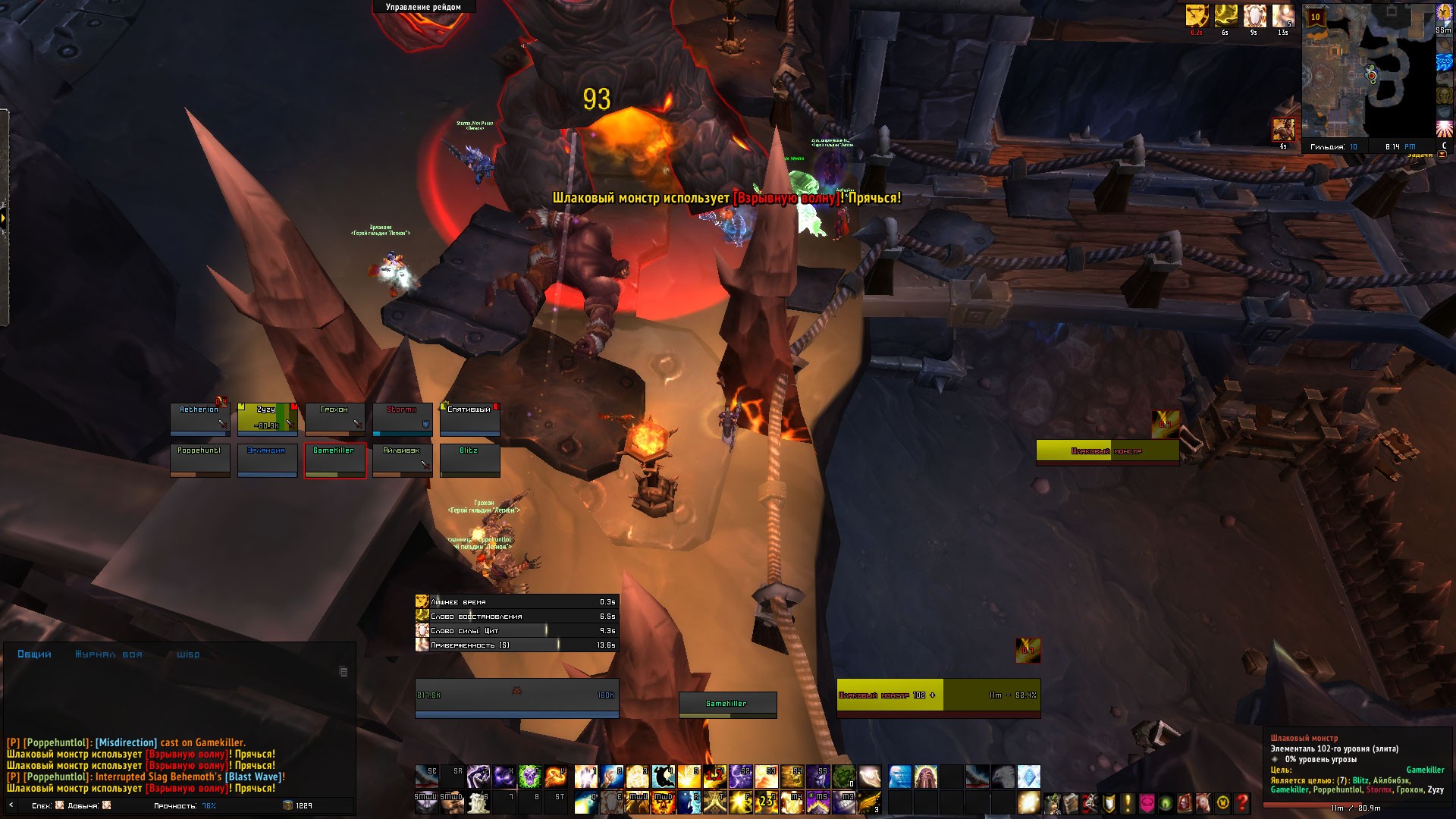Click Stormx's raid frame
Viewport: 1456px width, 819px height.
point(402,419)
